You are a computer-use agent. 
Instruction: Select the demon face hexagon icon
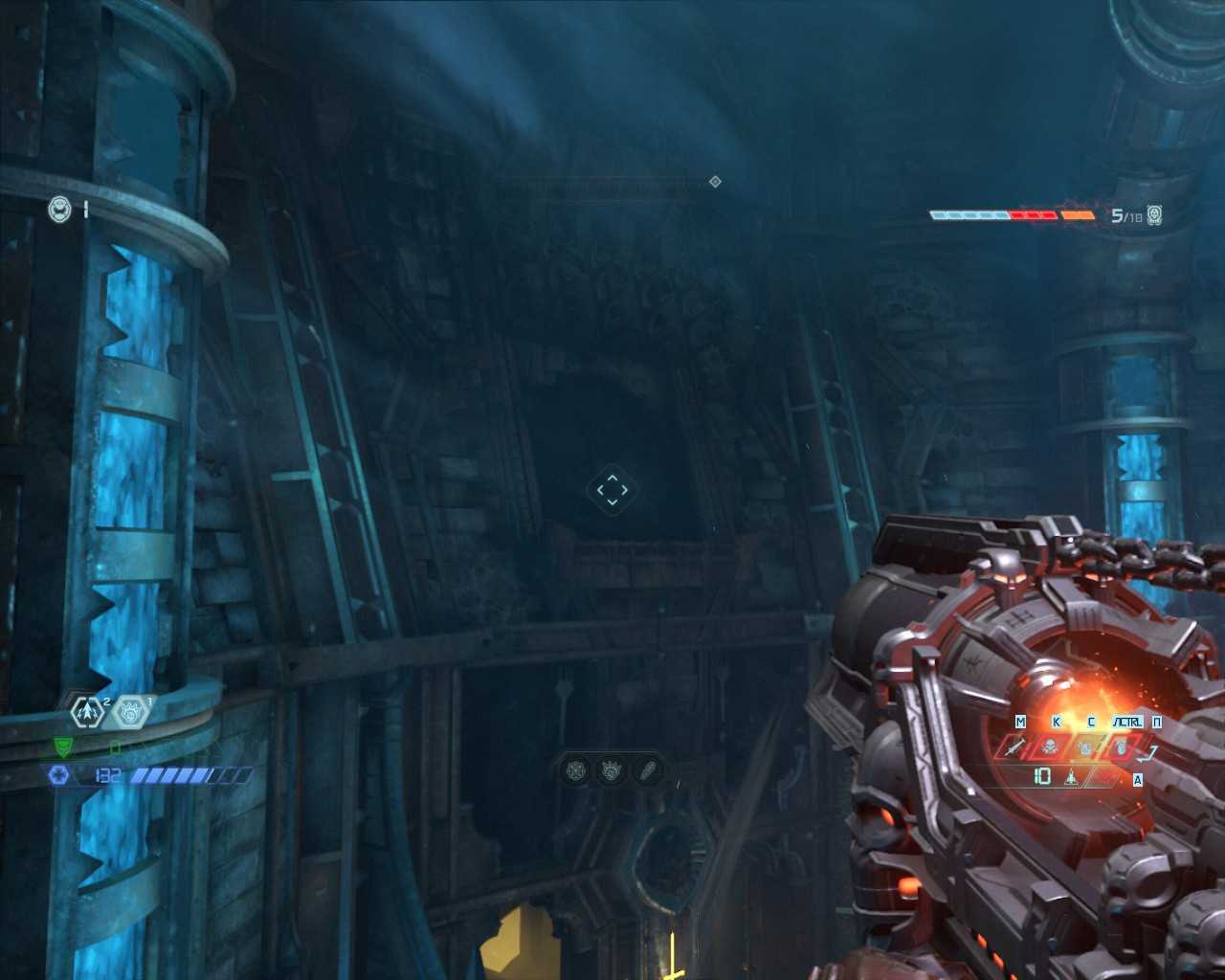[x=131, y=711]
